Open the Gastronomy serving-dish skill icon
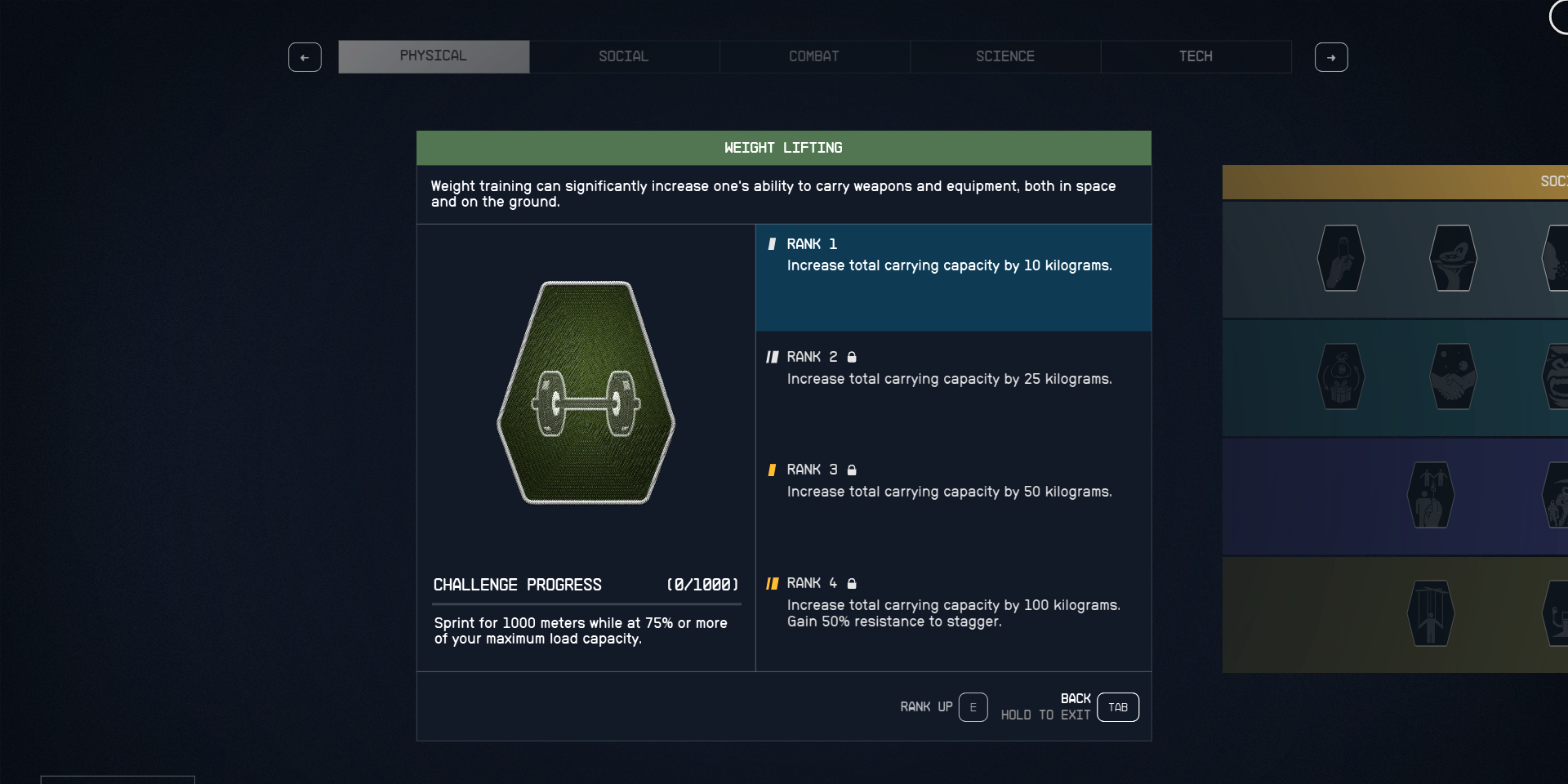Screen dimensions: 1568x784 coord(1454,259)
